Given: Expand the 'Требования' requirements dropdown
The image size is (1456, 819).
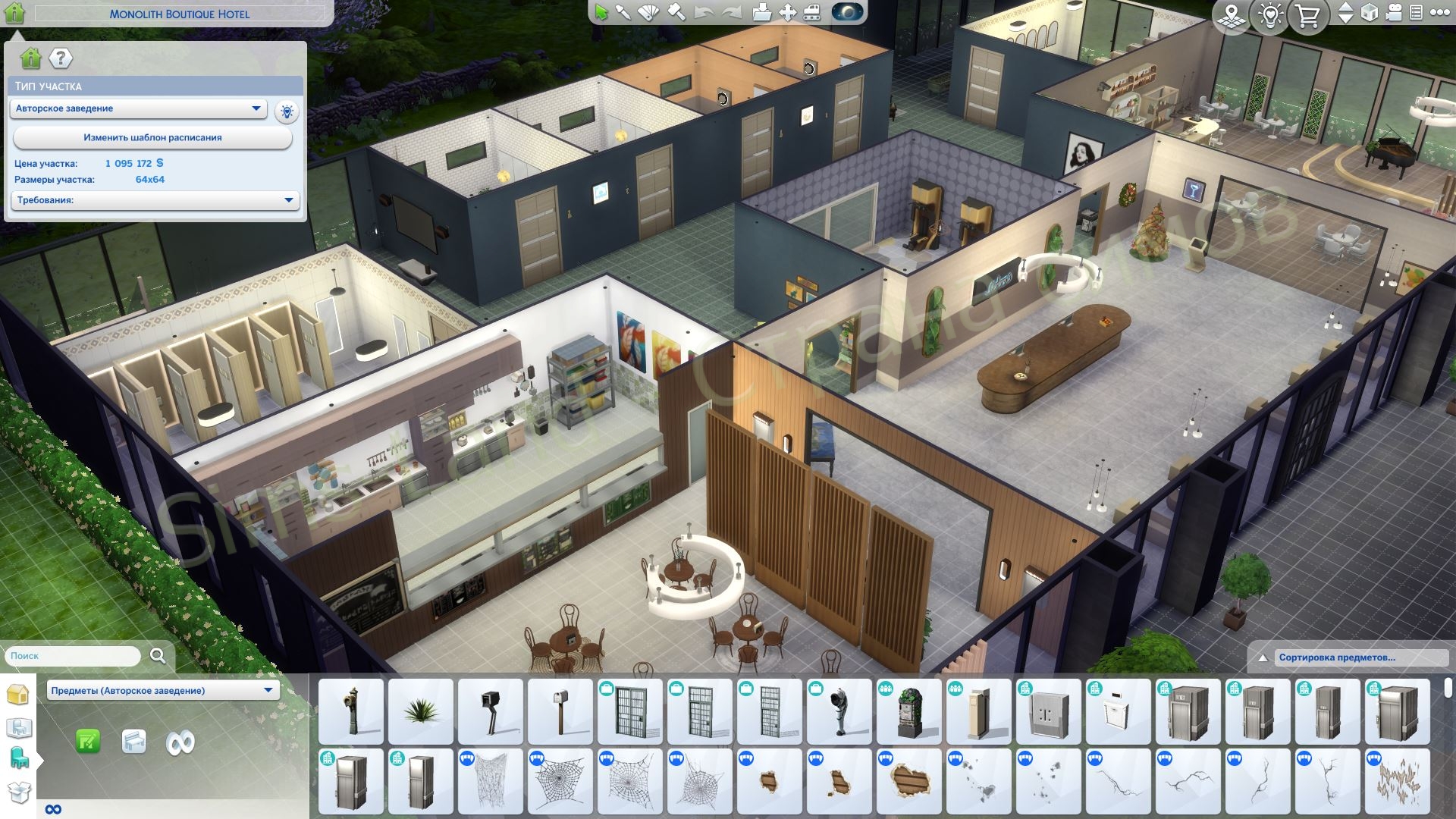Looking at the screenshot, I should (155, 200).
